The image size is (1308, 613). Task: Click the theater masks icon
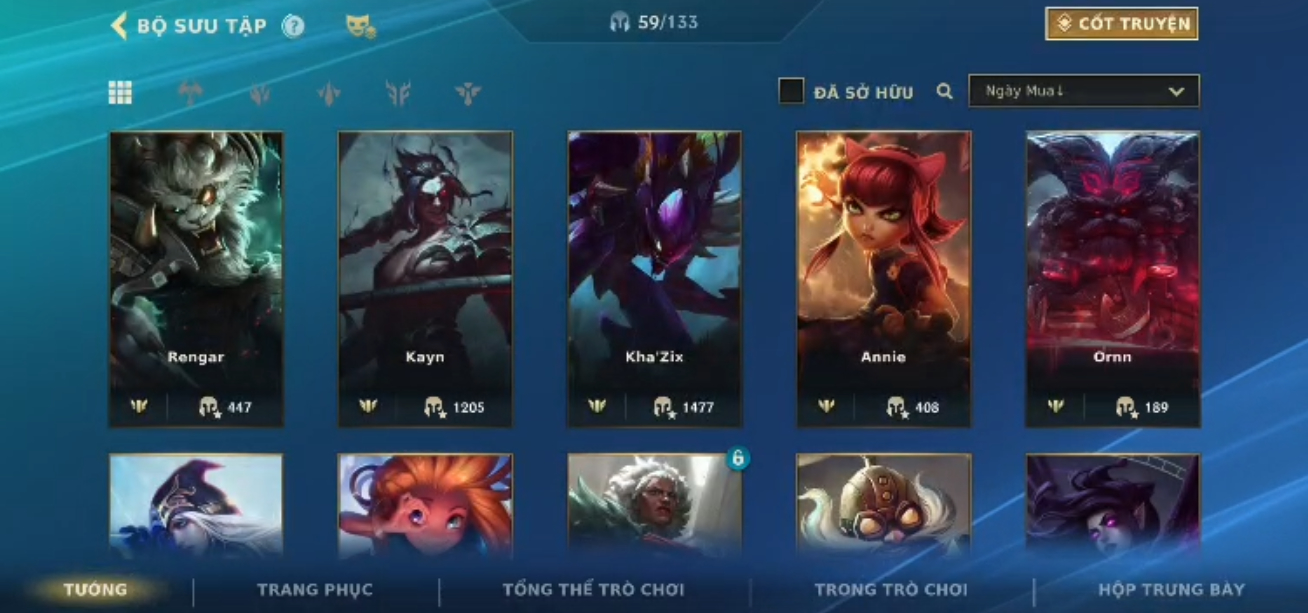(360, 26)
